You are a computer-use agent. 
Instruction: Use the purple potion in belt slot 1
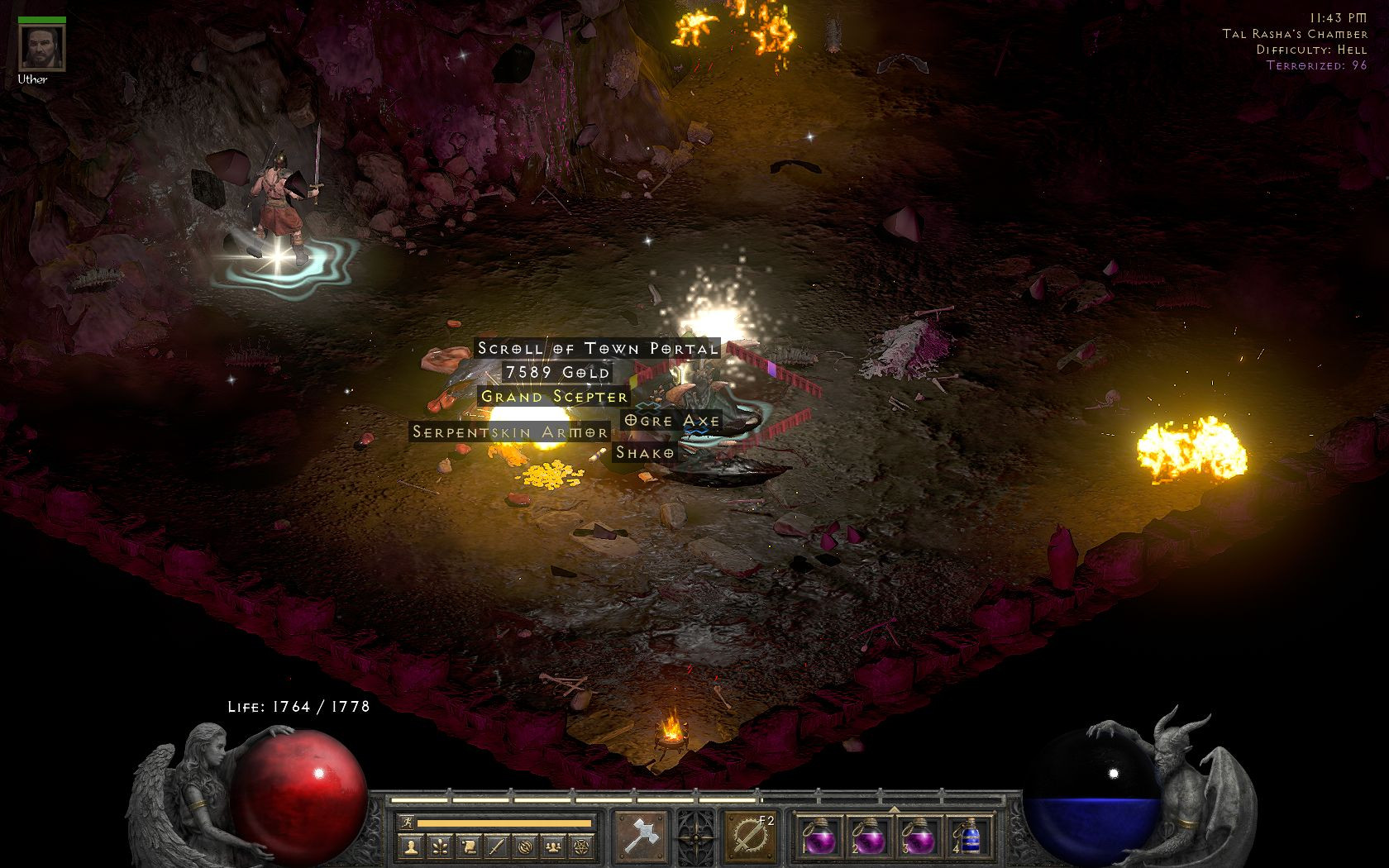tap(819, 837)
